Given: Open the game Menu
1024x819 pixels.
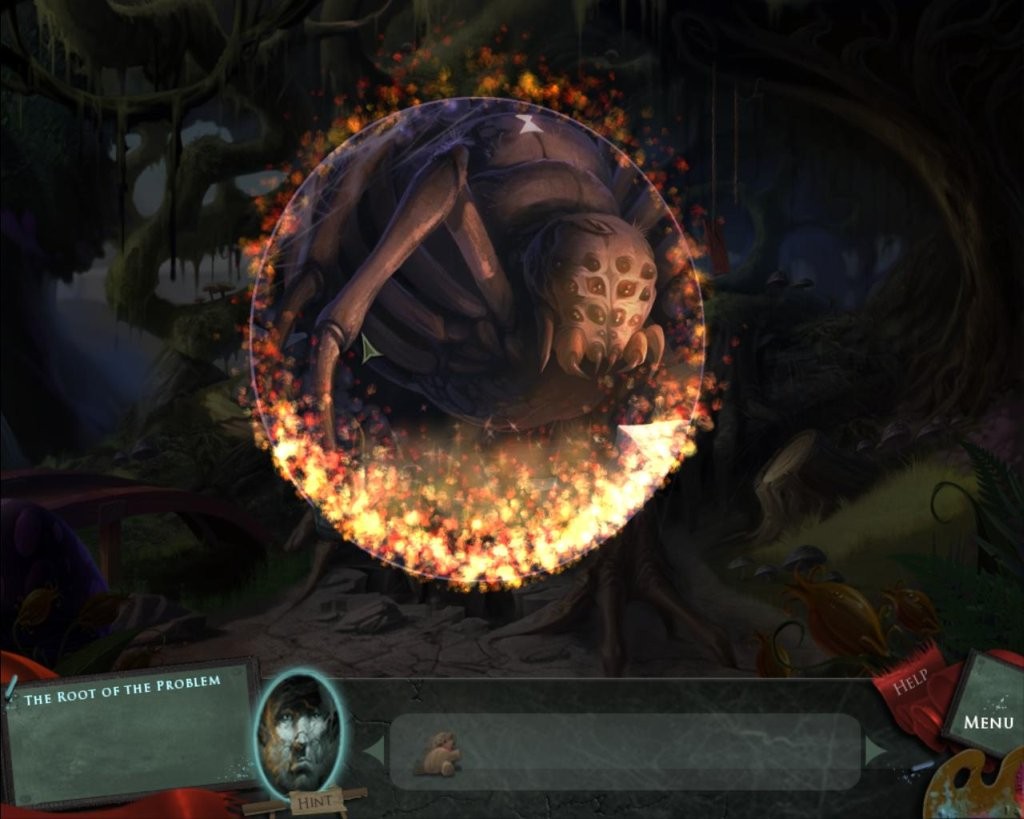Looking at the screenshot, I should (987, 720).
